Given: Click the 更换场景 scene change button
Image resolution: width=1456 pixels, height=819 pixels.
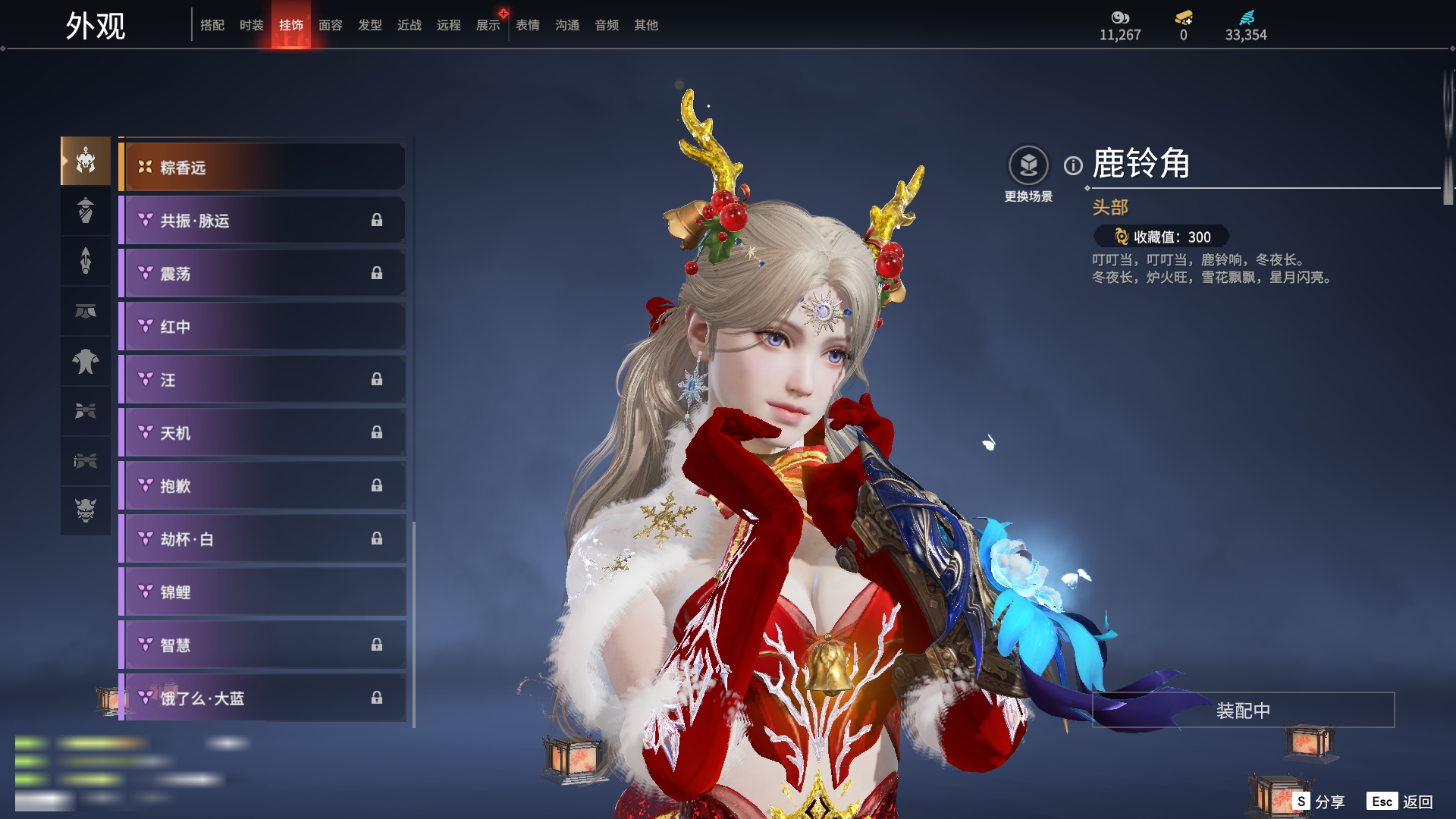Looking at the screenshot, I should point(1028,166).
